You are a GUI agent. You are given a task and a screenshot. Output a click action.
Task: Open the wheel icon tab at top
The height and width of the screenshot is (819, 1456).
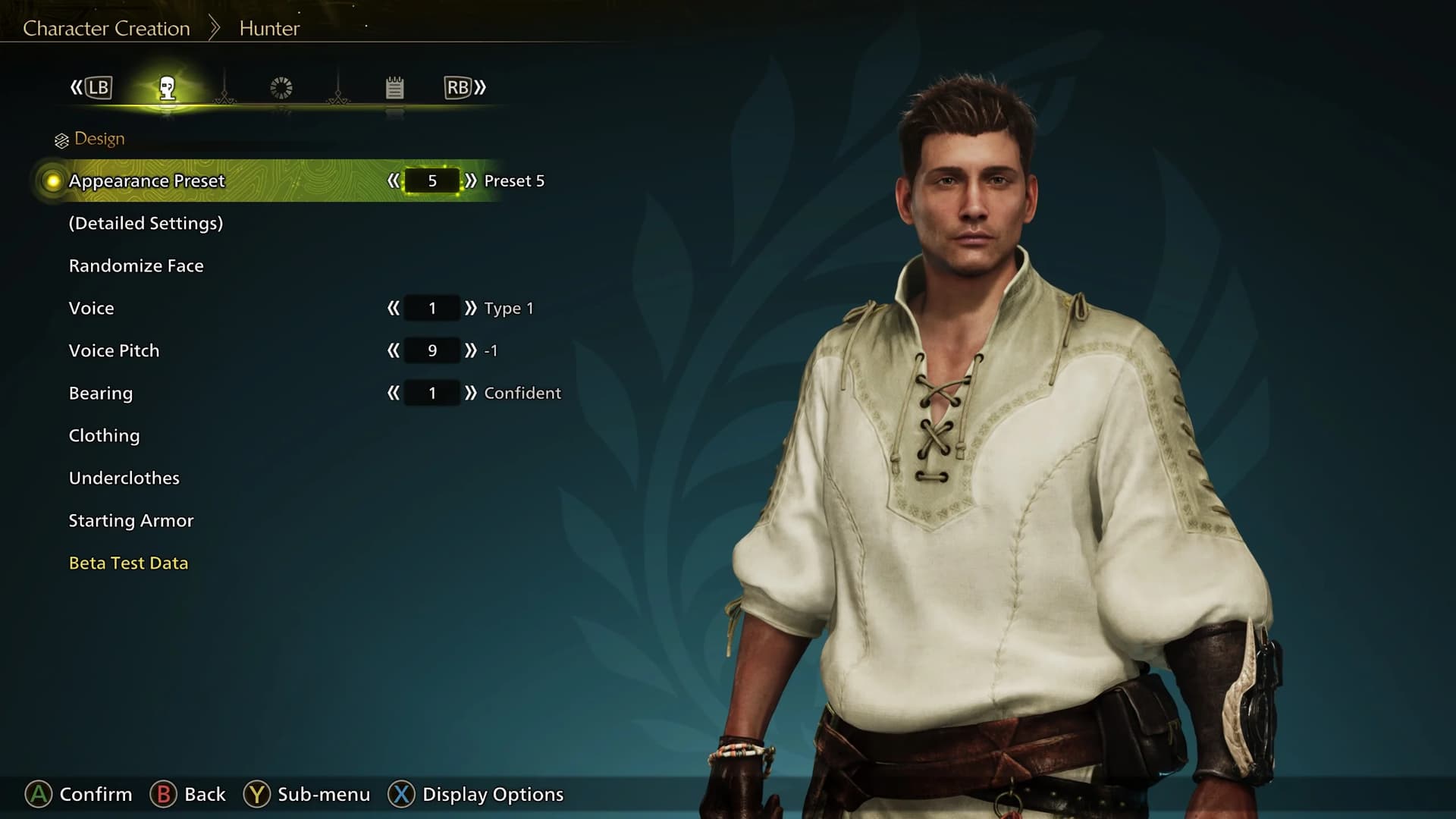(281, 87)
